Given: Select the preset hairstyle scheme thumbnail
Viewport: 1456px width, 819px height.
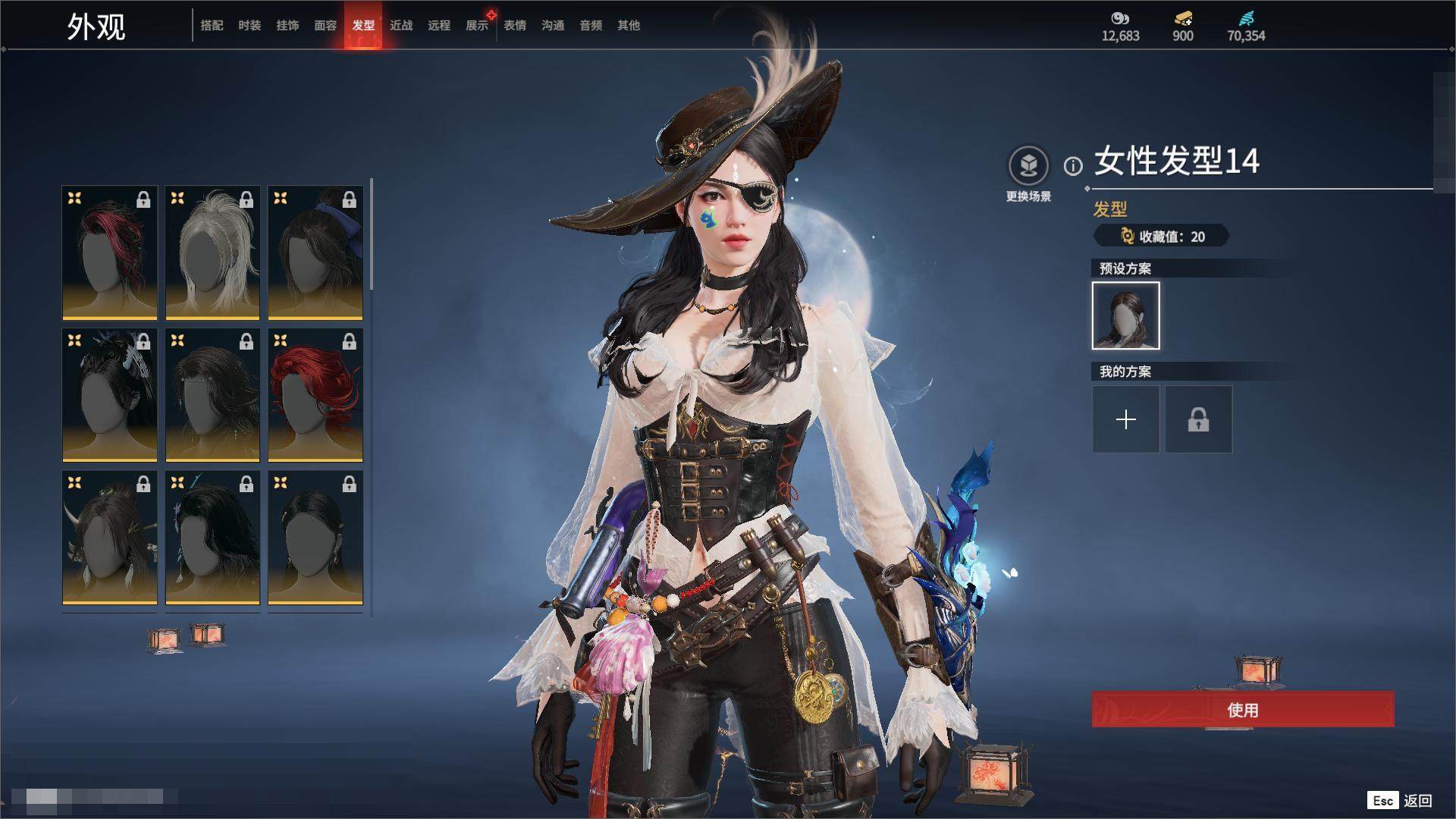Looking at the screenshot, I should pos(1125,315).
